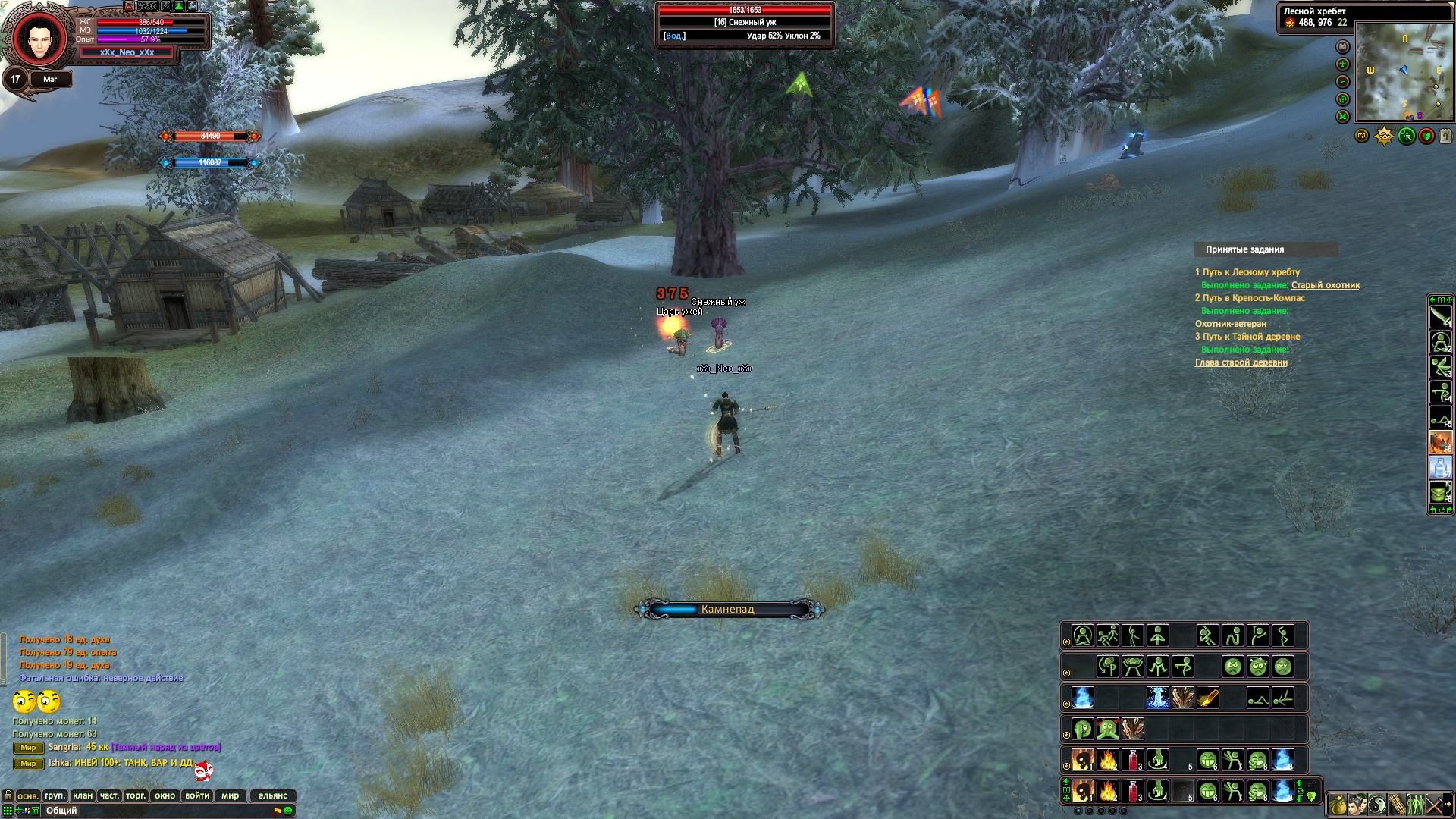This screenshot has width=1456, height=819.
Task: Activate the meditation pose skill icon
Action: pyautogui.click(x=1083, y=635)
